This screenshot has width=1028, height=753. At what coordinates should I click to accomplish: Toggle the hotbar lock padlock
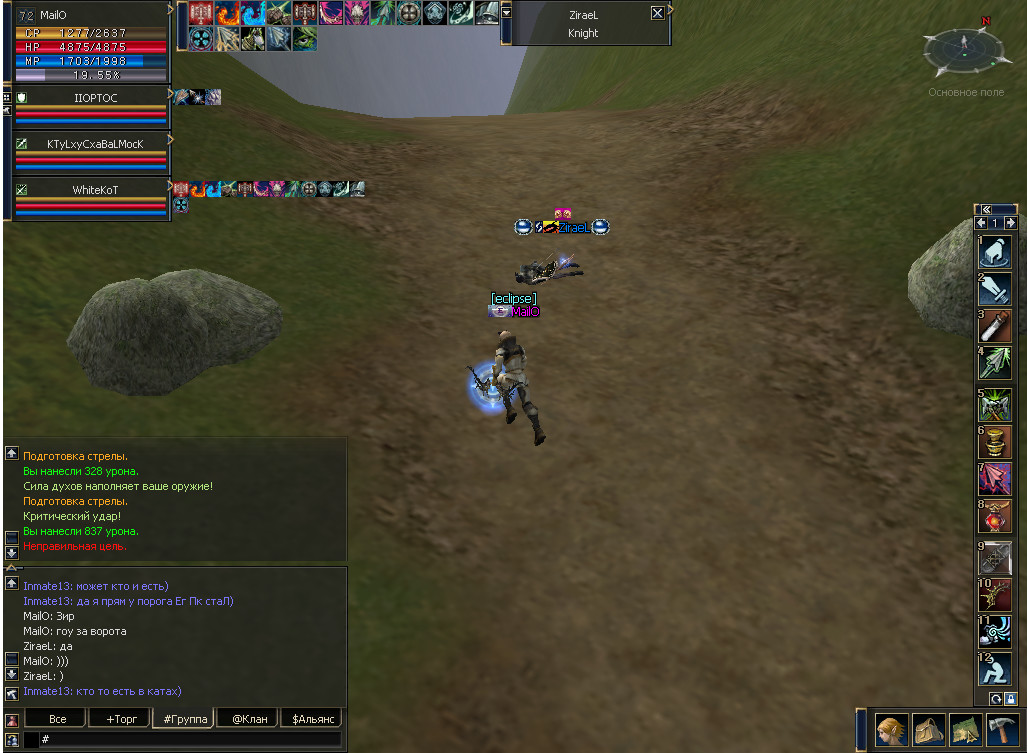click(x=1011, y=699)
